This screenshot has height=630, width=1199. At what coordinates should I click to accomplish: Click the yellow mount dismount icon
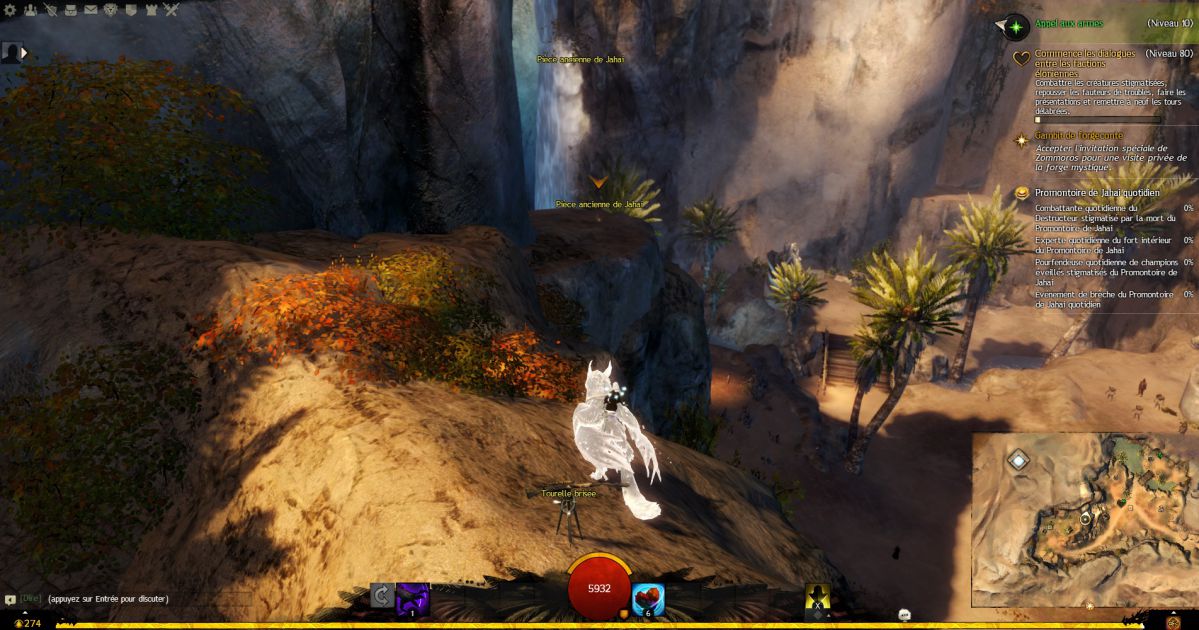coord(818,597)
